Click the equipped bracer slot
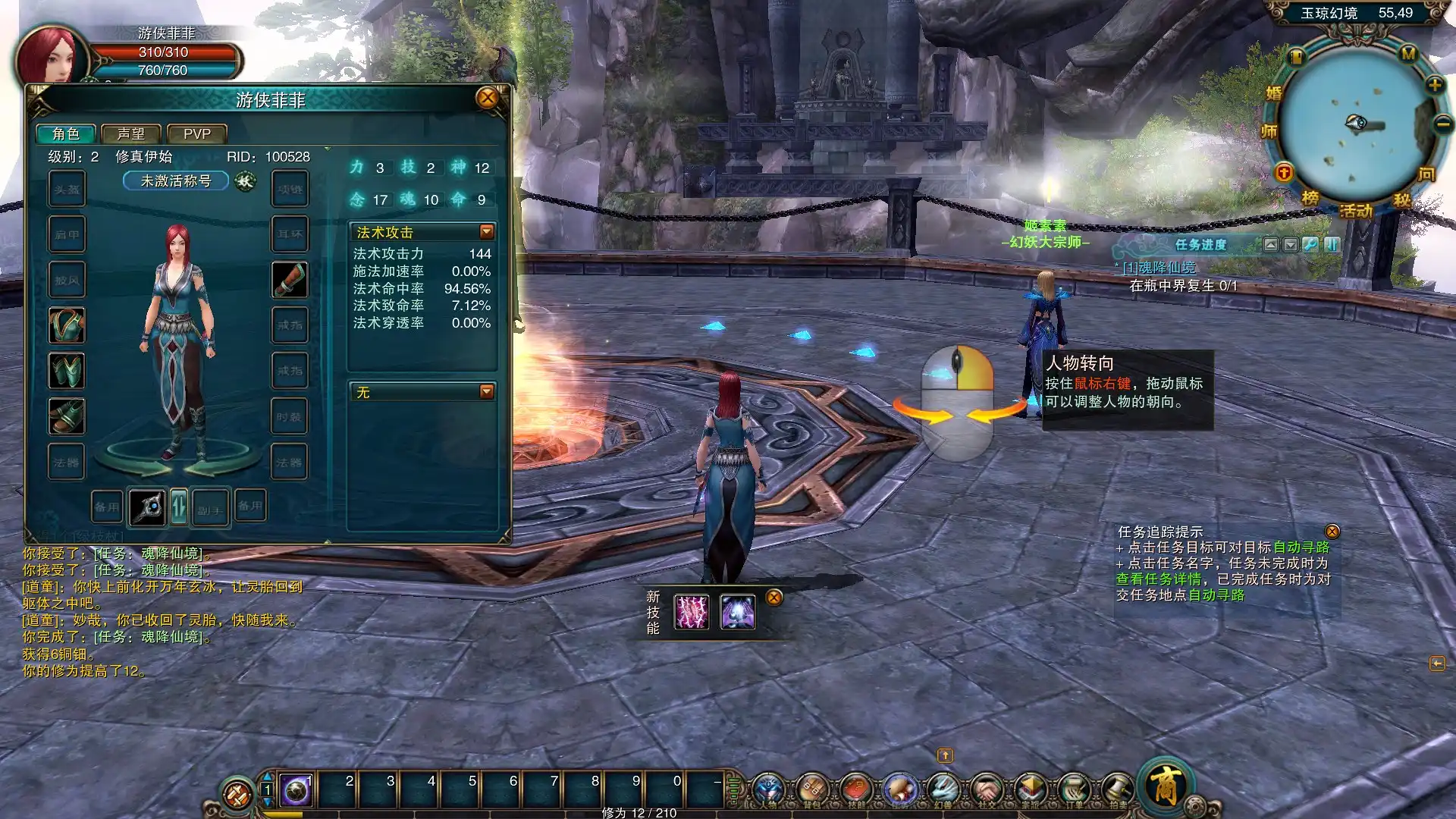 [x=290, y=280]
